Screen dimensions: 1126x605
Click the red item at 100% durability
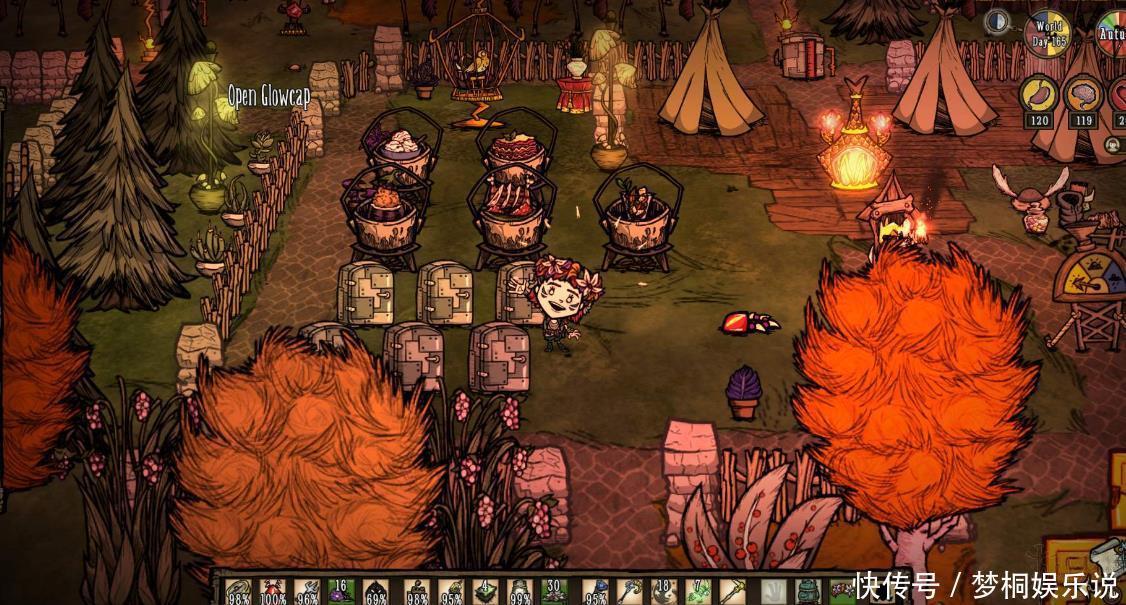pyautogui.click(x=272, y=591)
